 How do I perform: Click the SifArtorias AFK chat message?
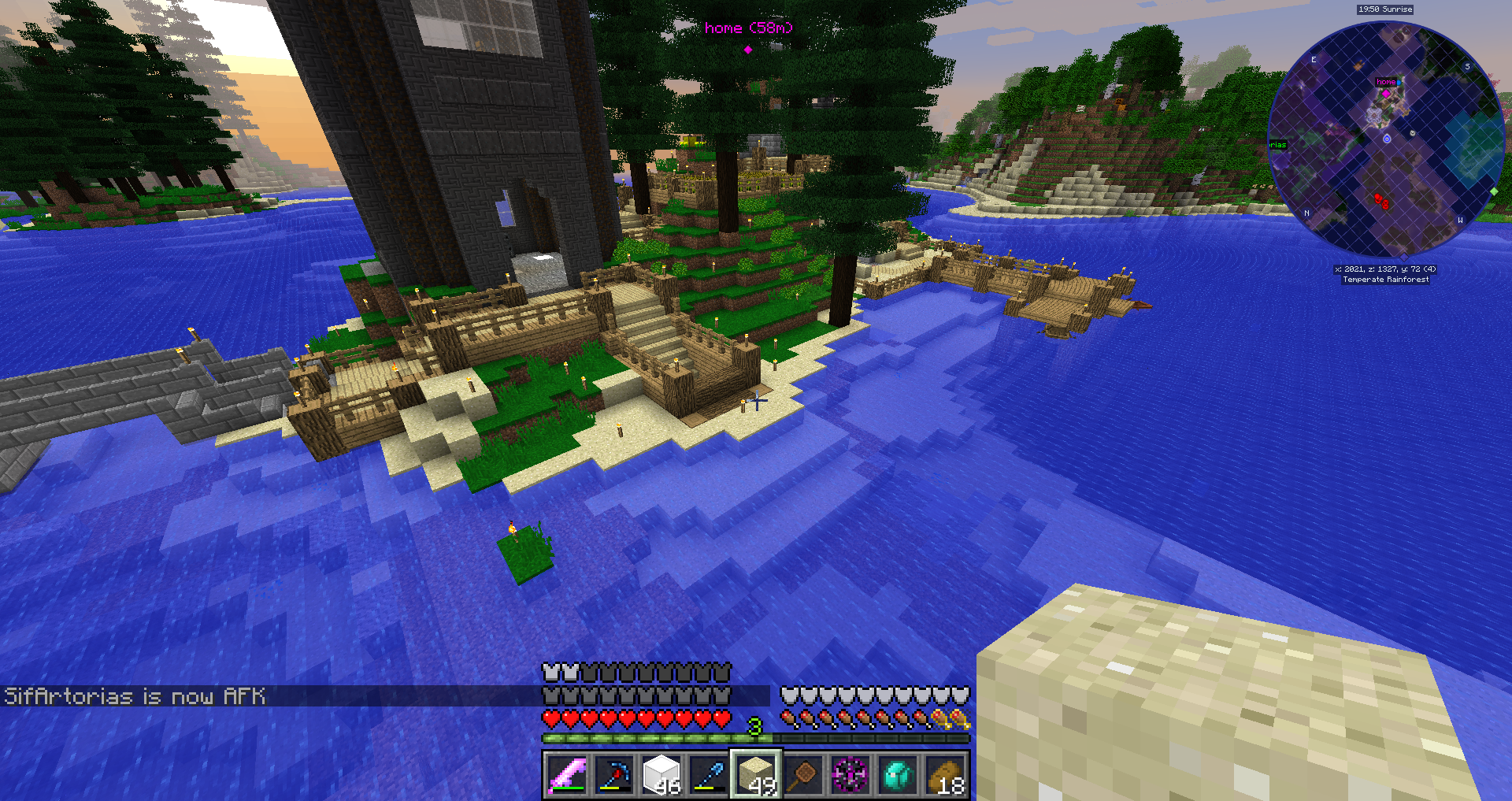click(x=135, y=696)
